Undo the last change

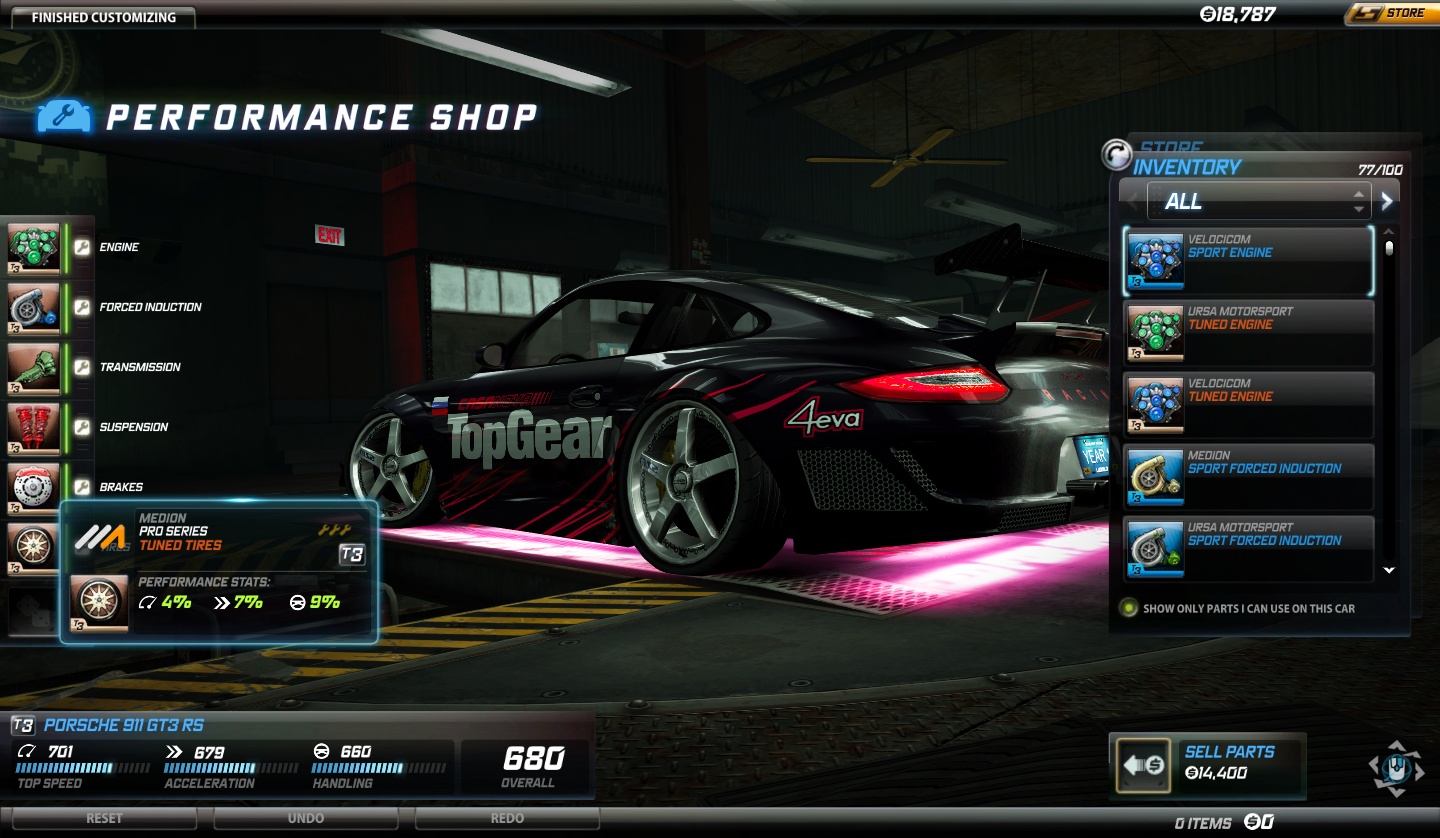[x=305, y=818]
